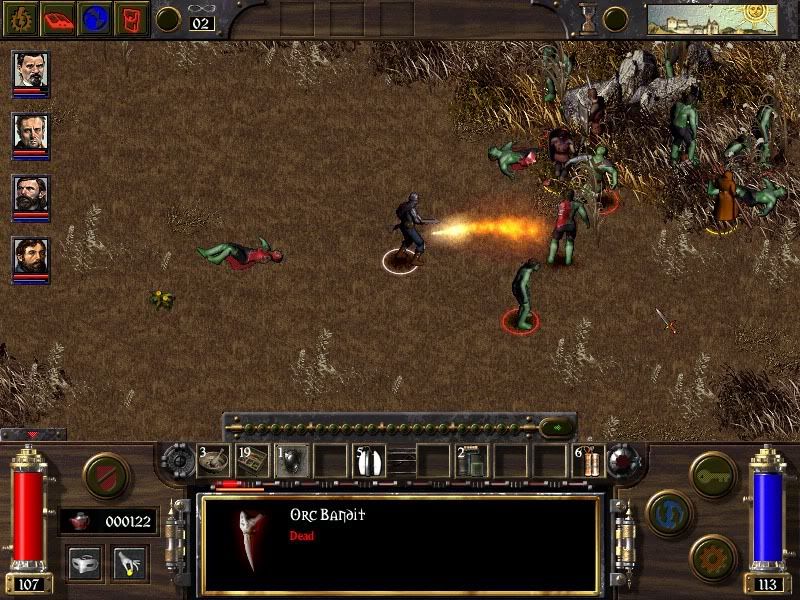Select the second follower portrait

point(31,135)
